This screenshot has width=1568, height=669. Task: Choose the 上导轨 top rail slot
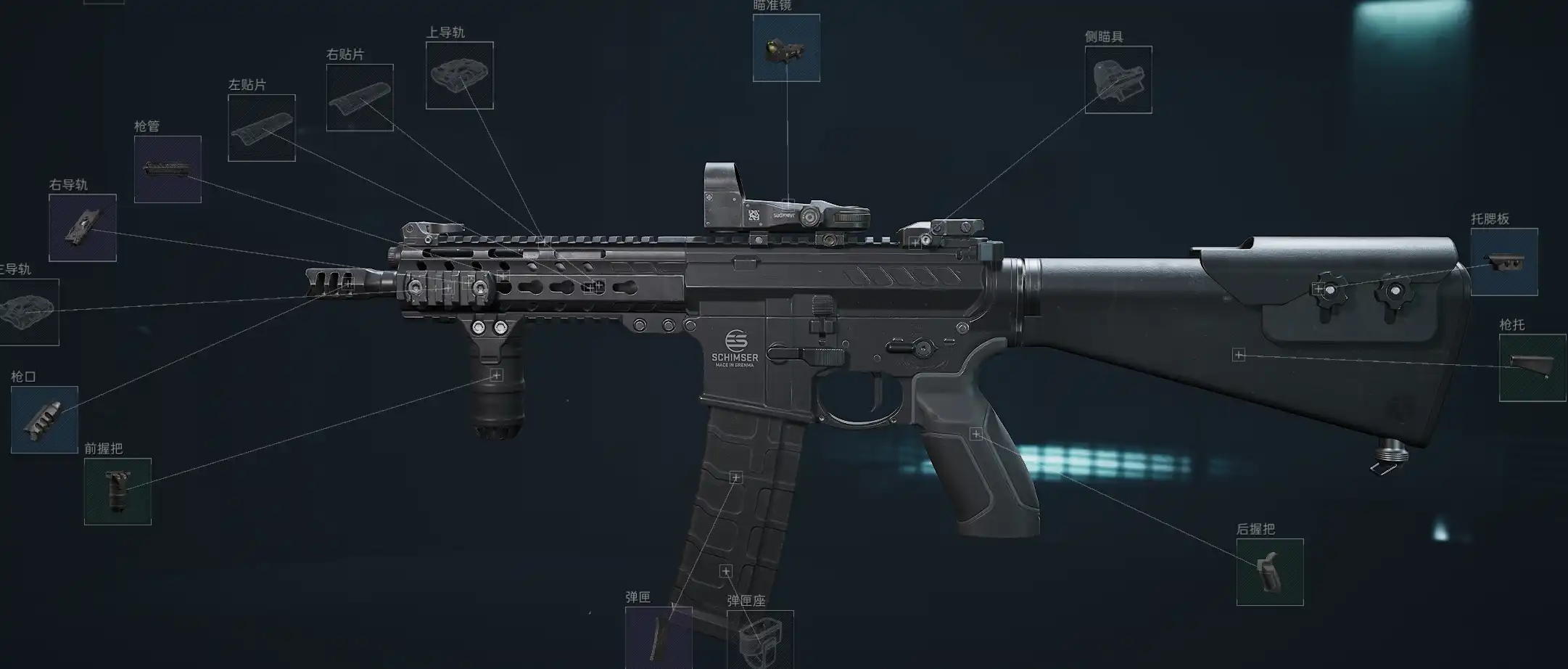459,75
